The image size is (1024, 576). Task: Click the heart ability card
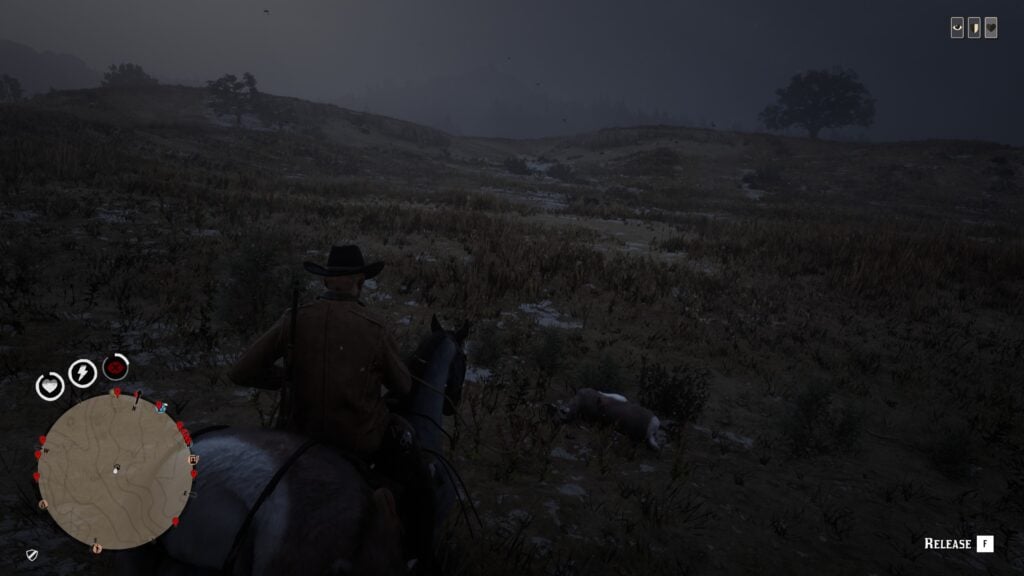(990, 28)
